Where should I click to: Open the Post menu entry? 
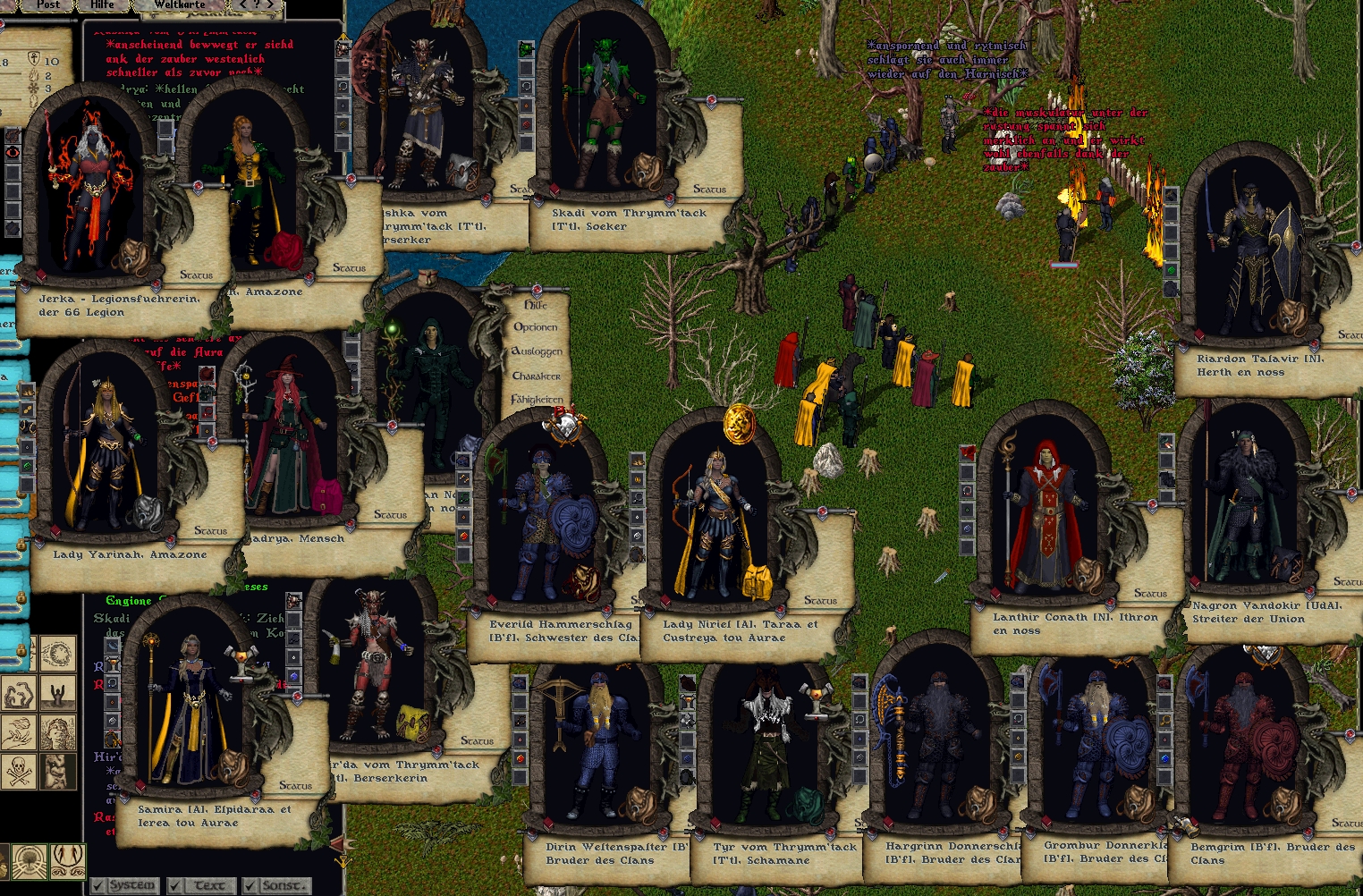(48, 4)
